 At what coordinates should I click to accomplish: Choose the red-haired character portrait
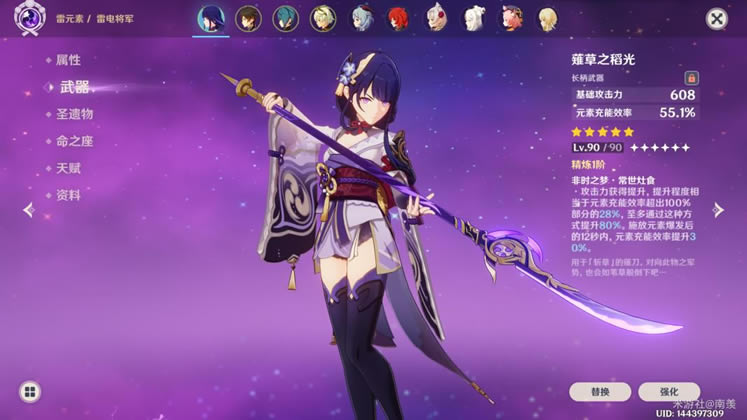pos(399,18)
